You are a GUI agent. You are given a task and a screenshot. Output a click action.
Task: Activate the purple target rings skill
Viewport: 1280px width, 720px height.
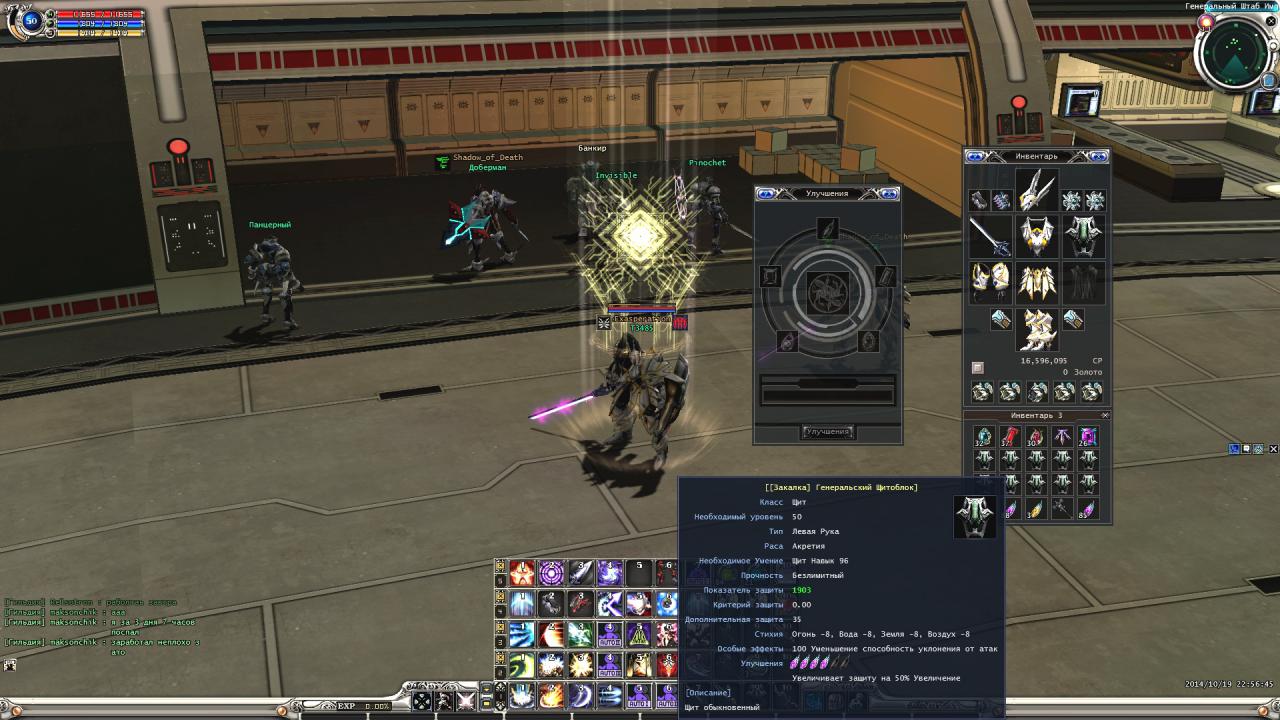coord(551,573)
